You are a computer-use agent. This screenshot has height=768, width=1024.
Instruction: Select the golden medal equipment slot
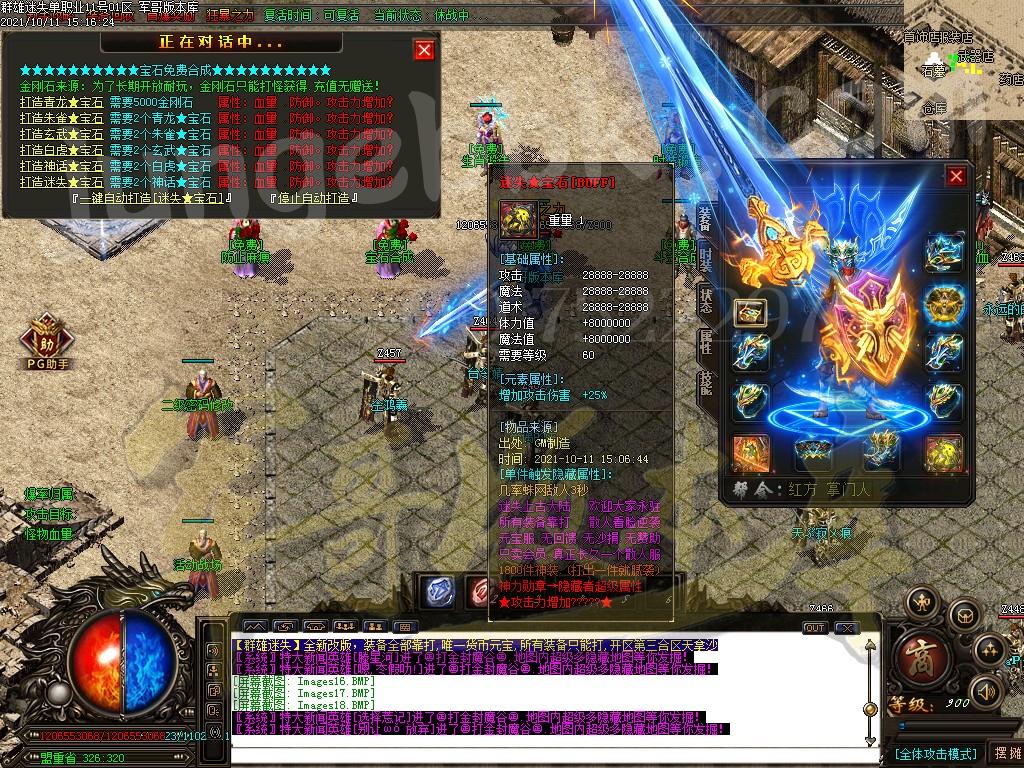(x=944, y=305)
